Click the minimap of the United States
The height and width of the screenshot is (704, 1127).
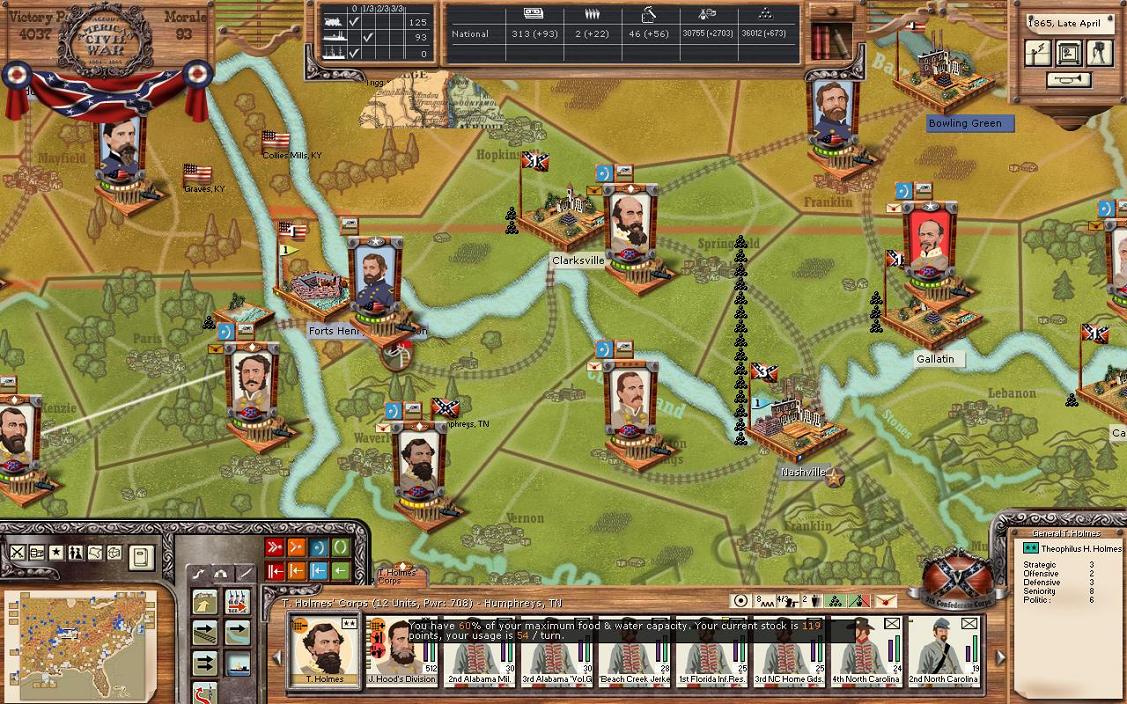coord(81,641)
